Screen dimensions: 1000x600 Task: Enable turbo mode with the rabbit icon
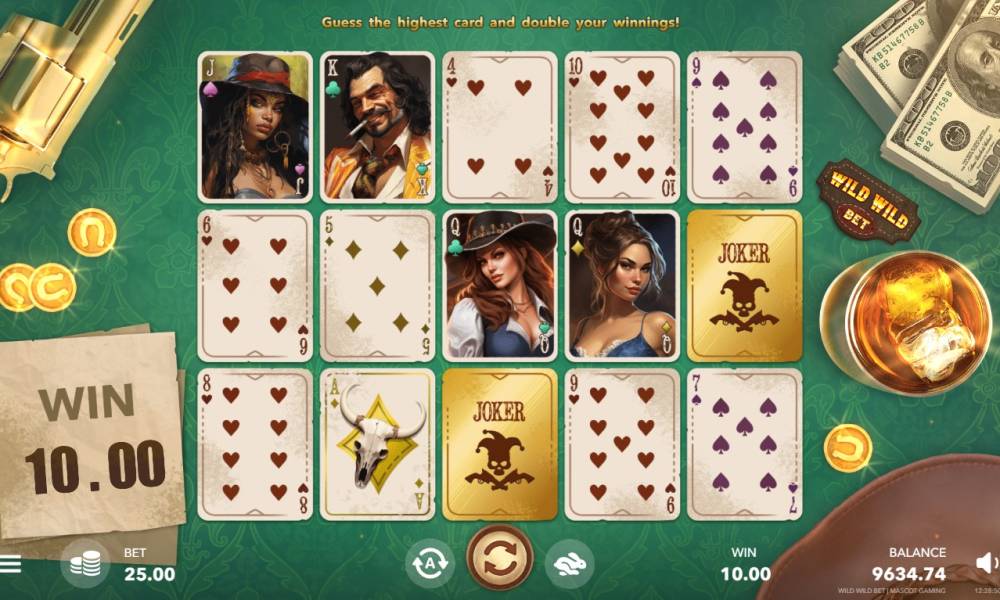point(569,564)
